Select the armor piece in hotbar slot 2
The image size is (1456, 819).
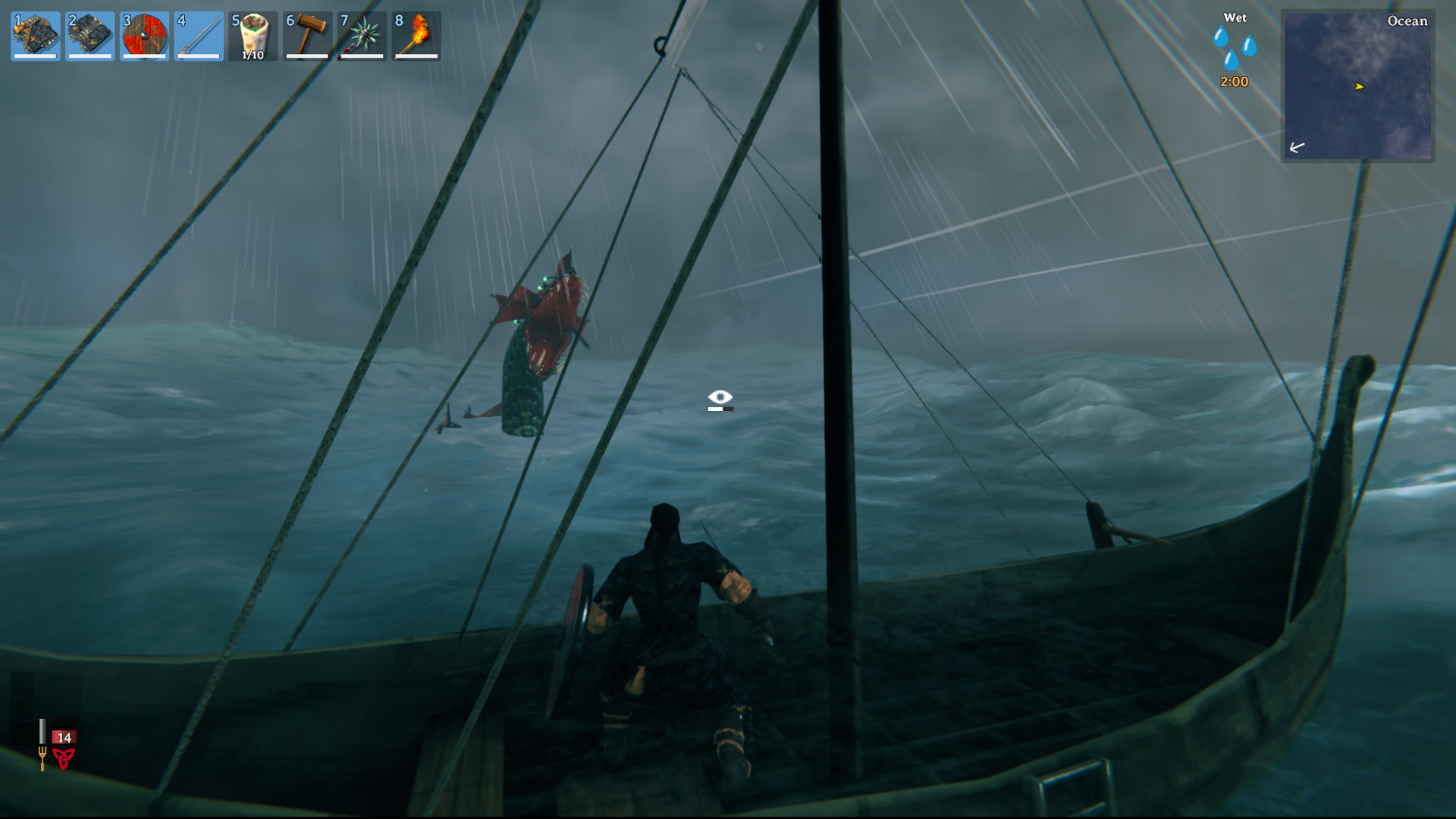[x=90, y=36]
